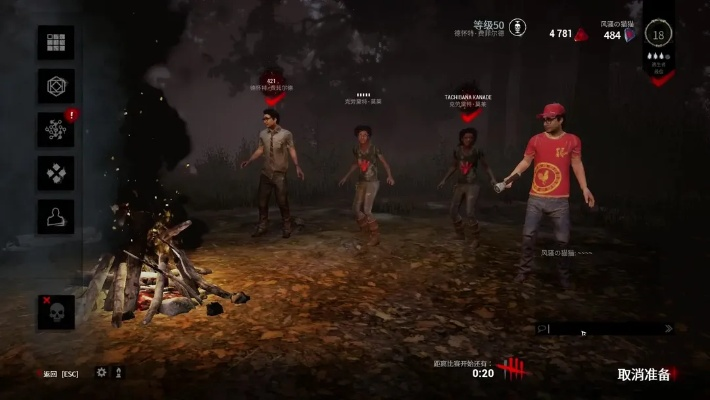The height and width of the screenshot is (400, 710).
Task: Expand chat with the double-arrow button
Action: coord(668,328)
